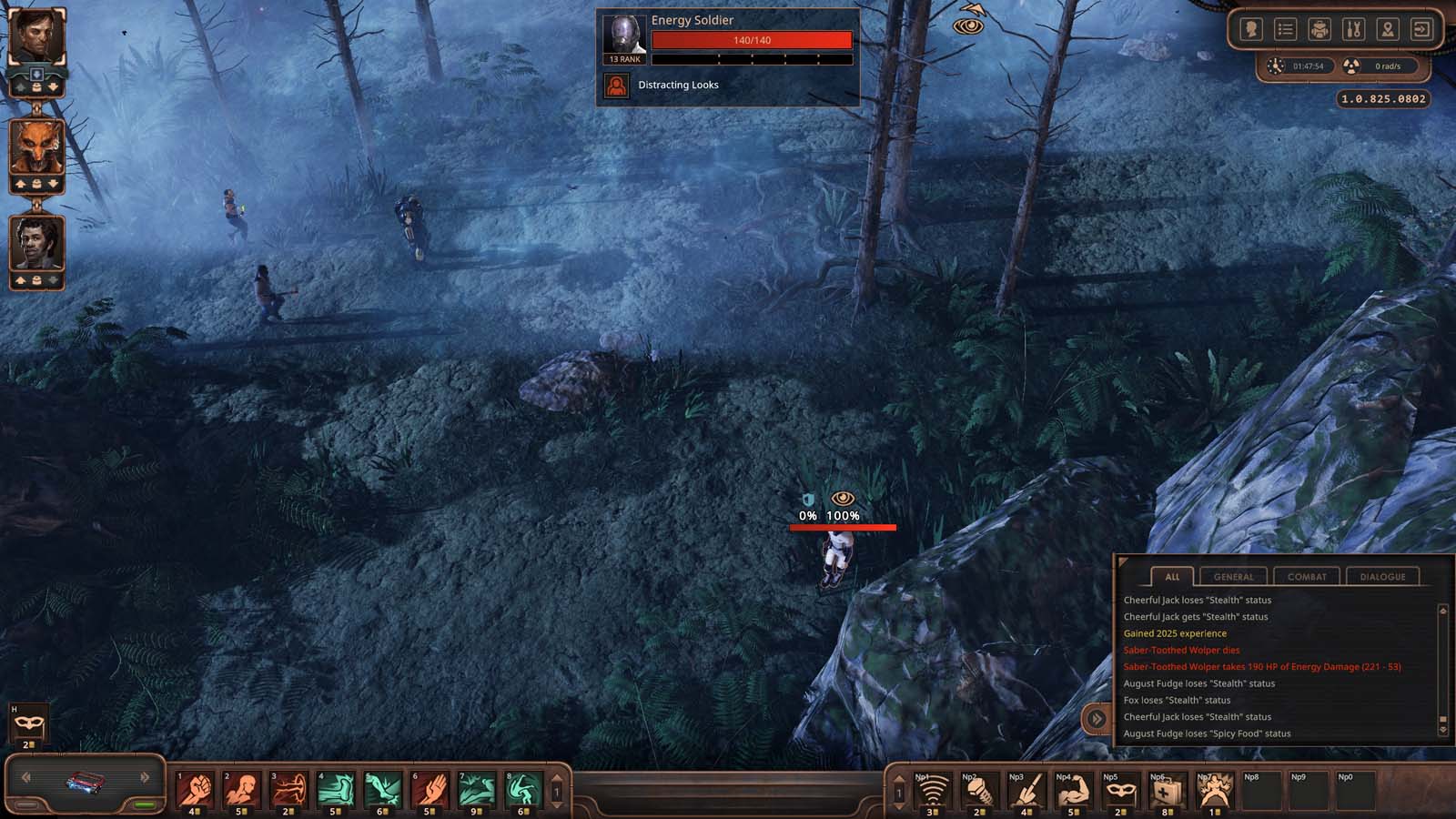Click the exit game icon top-right
This screenshot has height=819, width=1456.
click(1420, 29)
